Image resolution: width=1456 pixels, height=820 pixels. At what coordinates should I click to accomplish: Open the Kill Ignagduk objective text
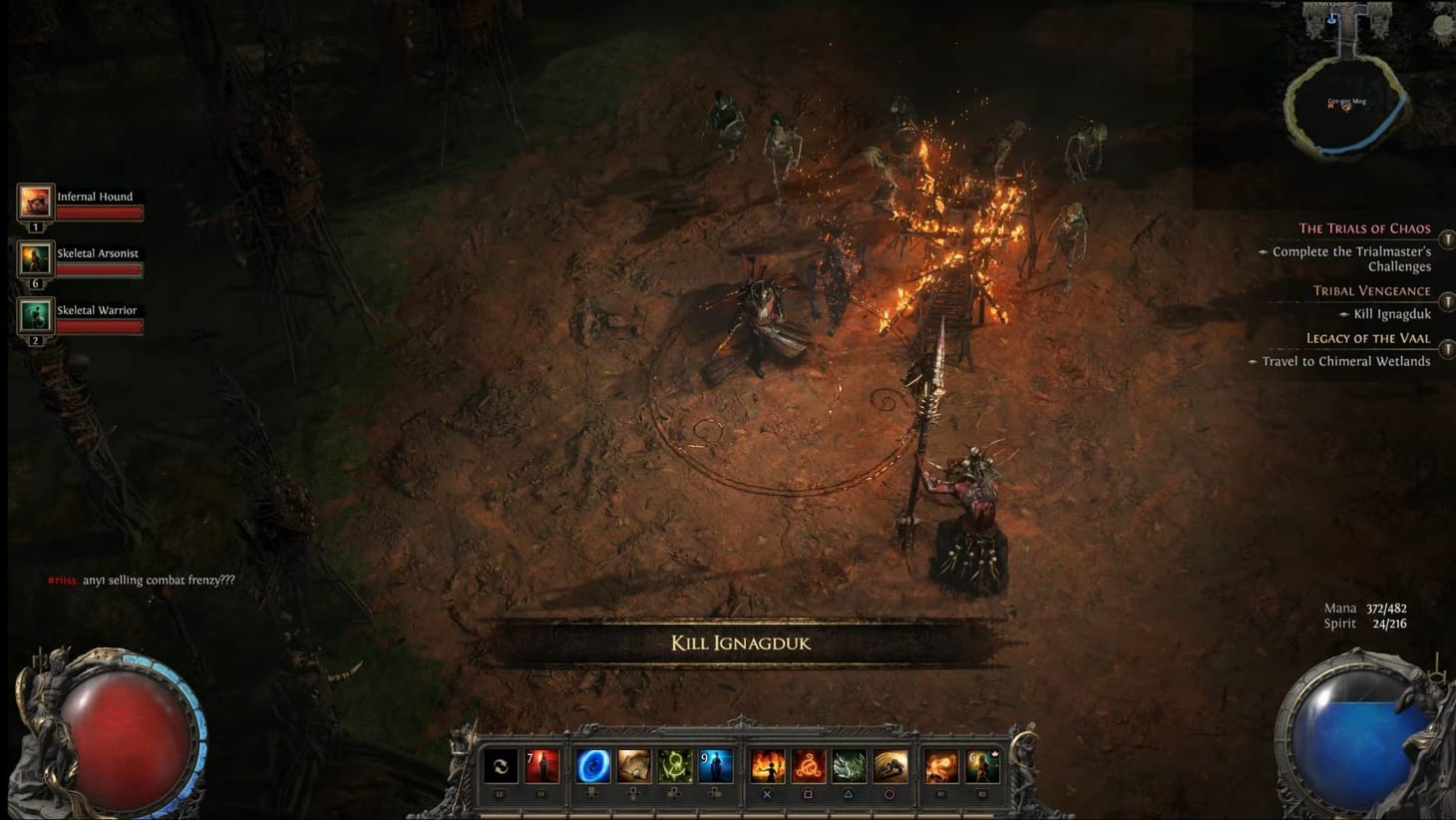tap(1391, 313)
